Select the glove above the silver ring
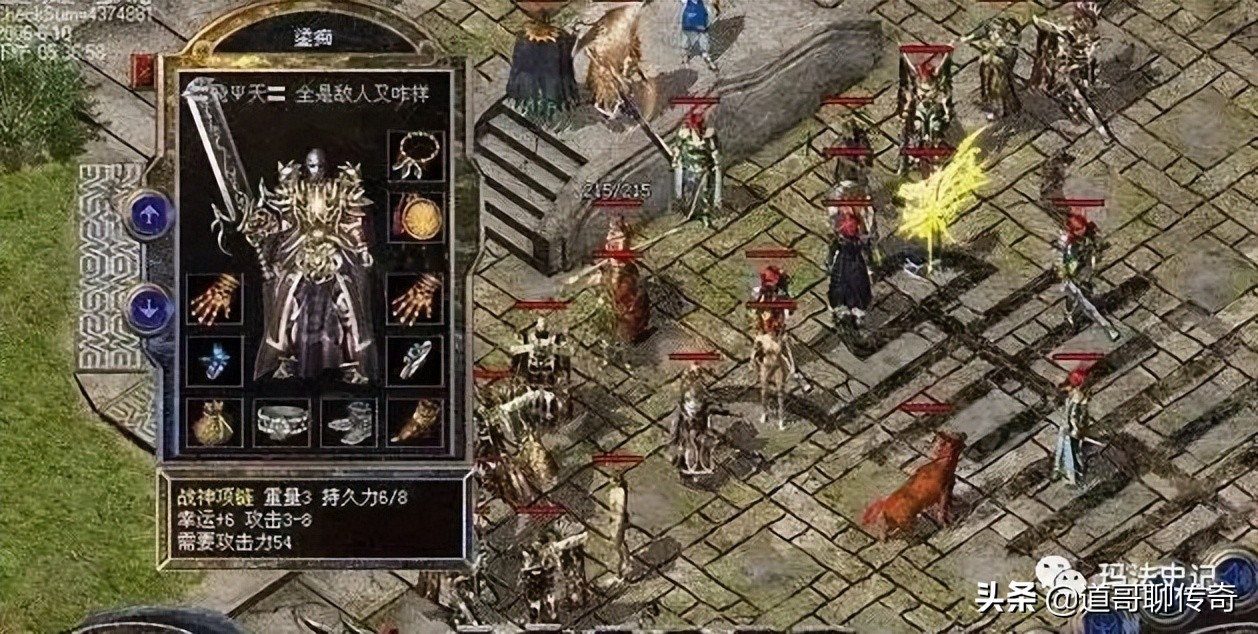This screenshot has width=1258, height=634. tap(415, 299)
